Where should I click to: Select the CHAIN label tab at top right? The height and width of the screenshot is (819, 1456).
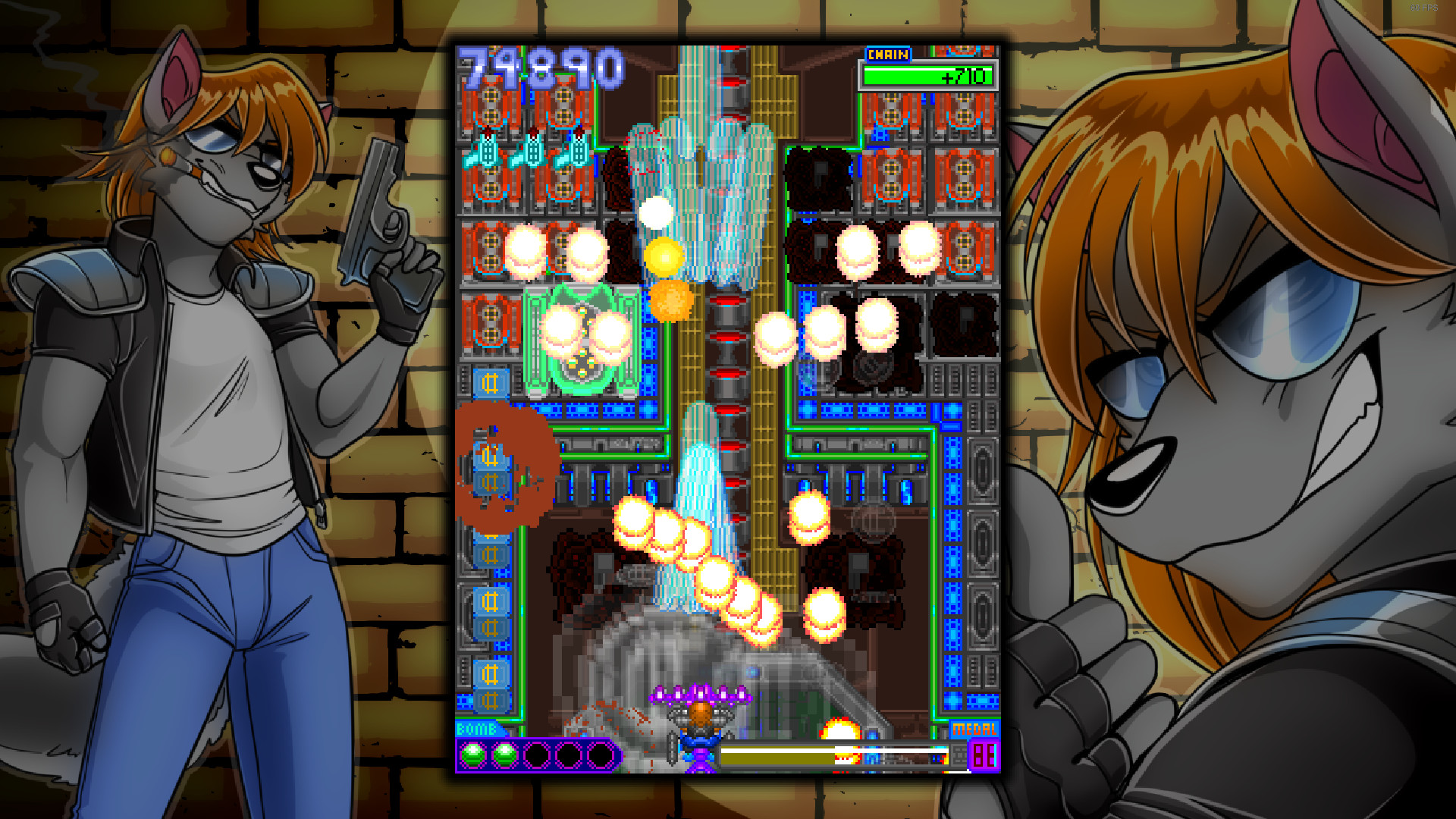click(x=889, y=53)
